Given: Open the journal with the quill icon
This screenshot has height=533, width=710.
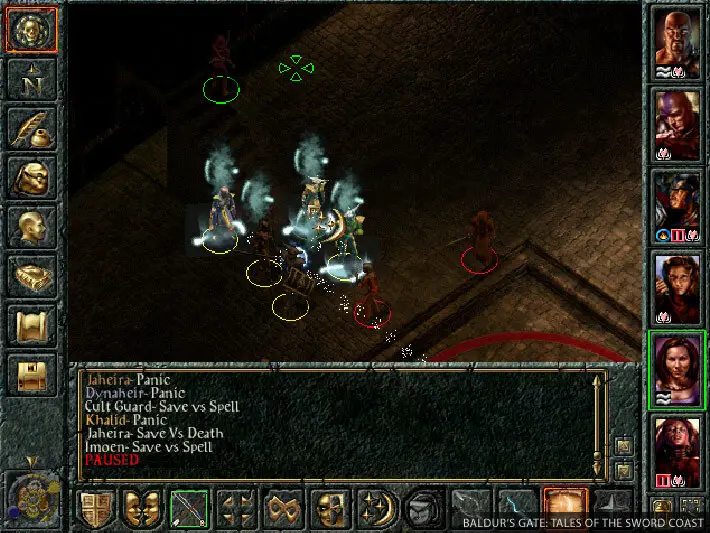Looking at the screenshot, I should click(33, 128).
